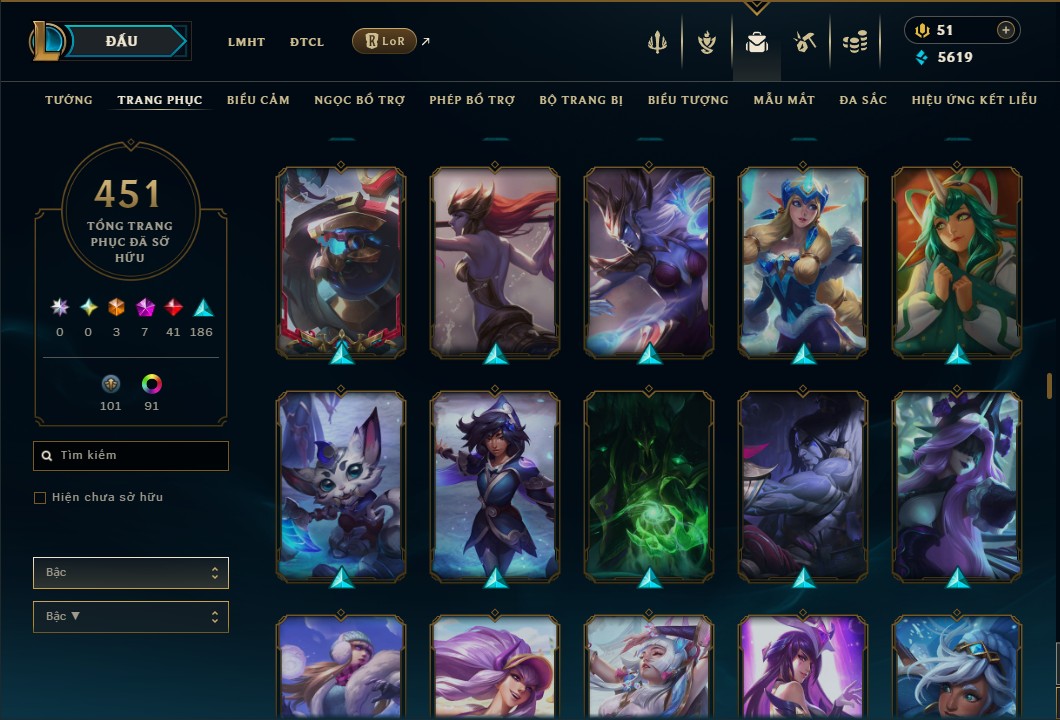This screenshot has width=1060, height=720.
Task: Switch to the MẪU MẮT tab
Action: (x=784, y=100)
